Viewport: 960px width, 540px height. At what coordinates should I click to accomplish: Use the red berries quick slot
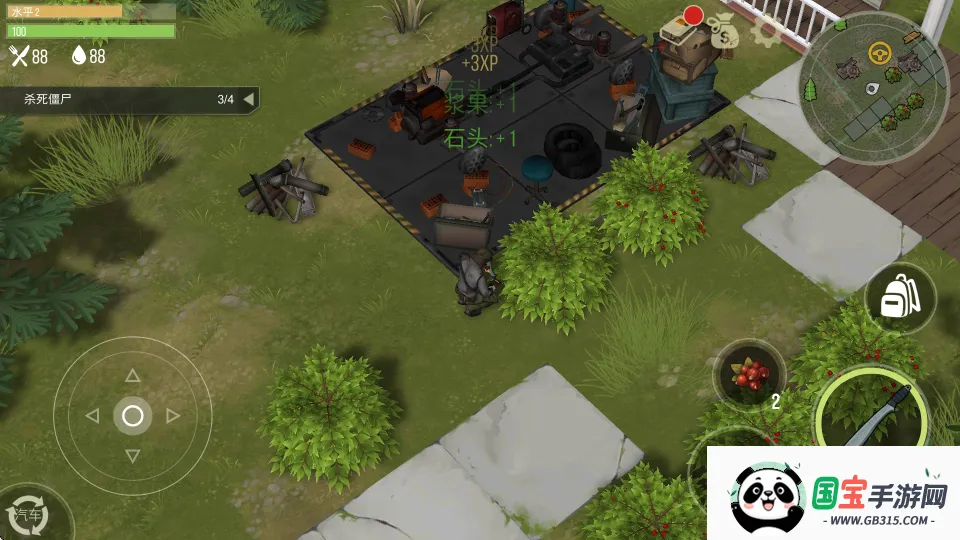[x=748, y=375]
